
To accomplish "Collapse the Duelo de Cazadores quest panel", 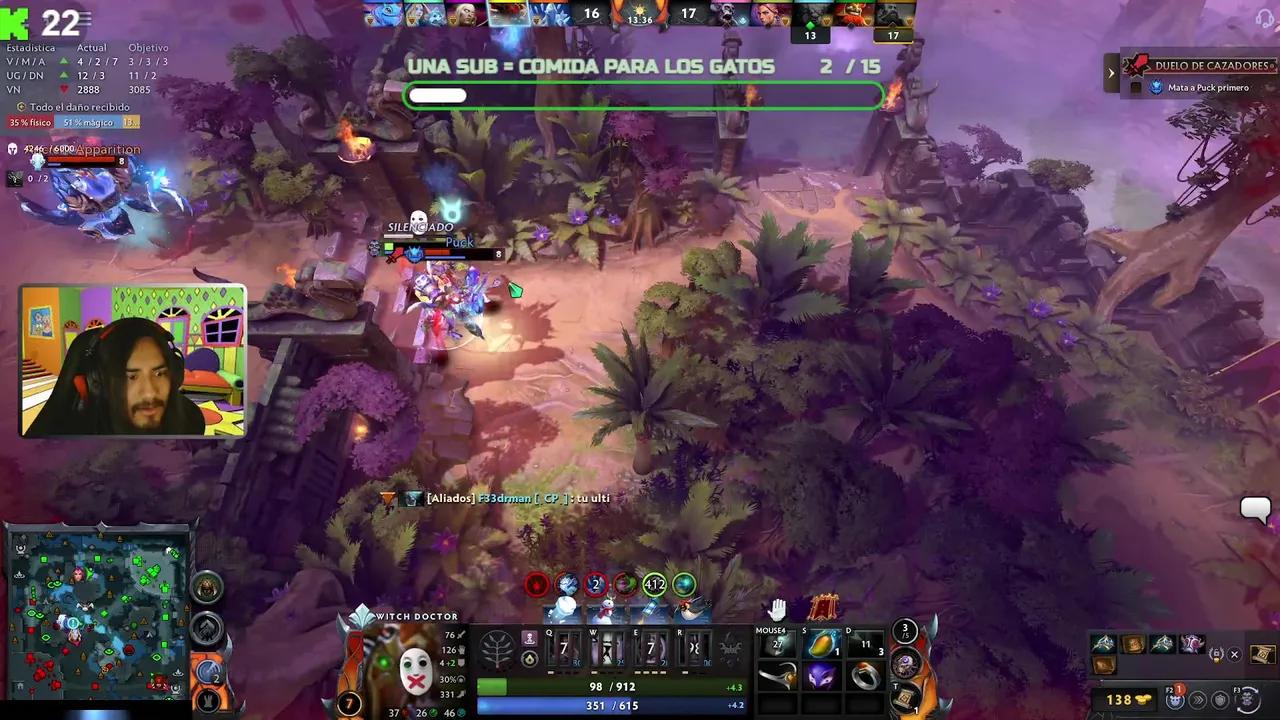I will point(1111,72).
